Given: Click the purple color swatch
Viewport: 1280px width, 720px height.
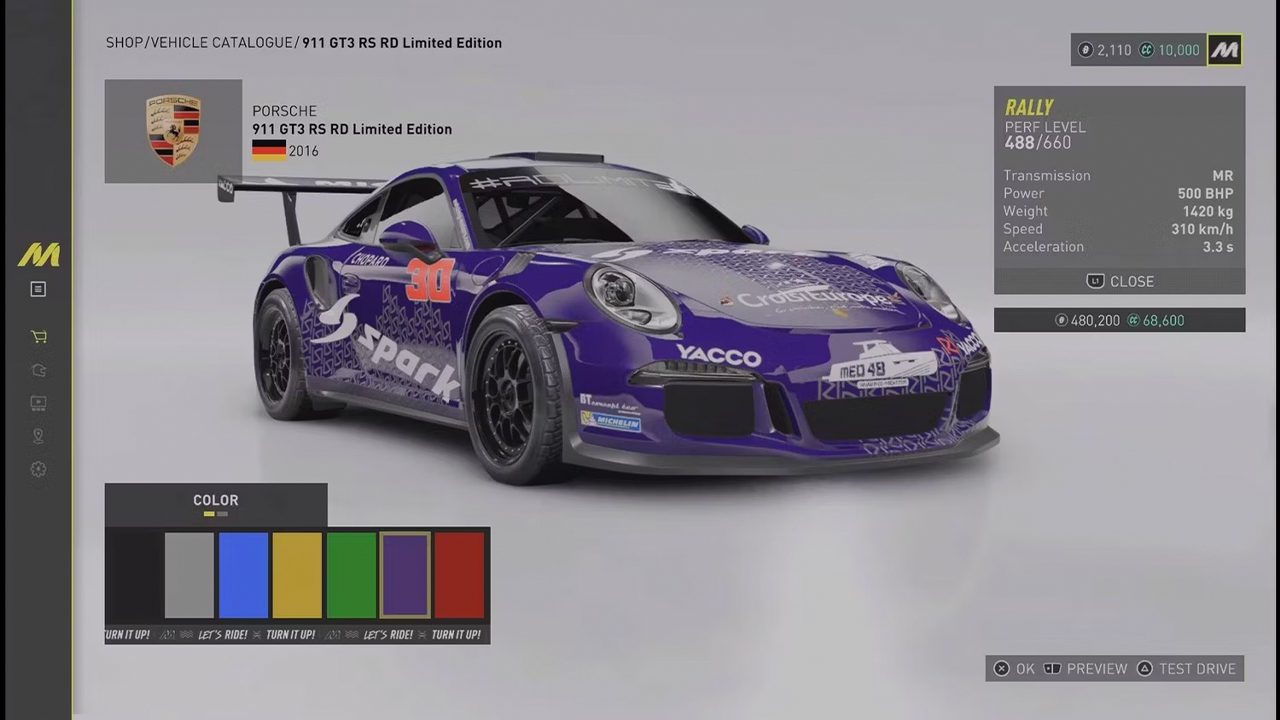Looking at the screenshot, I should click(x=405, y=575).
